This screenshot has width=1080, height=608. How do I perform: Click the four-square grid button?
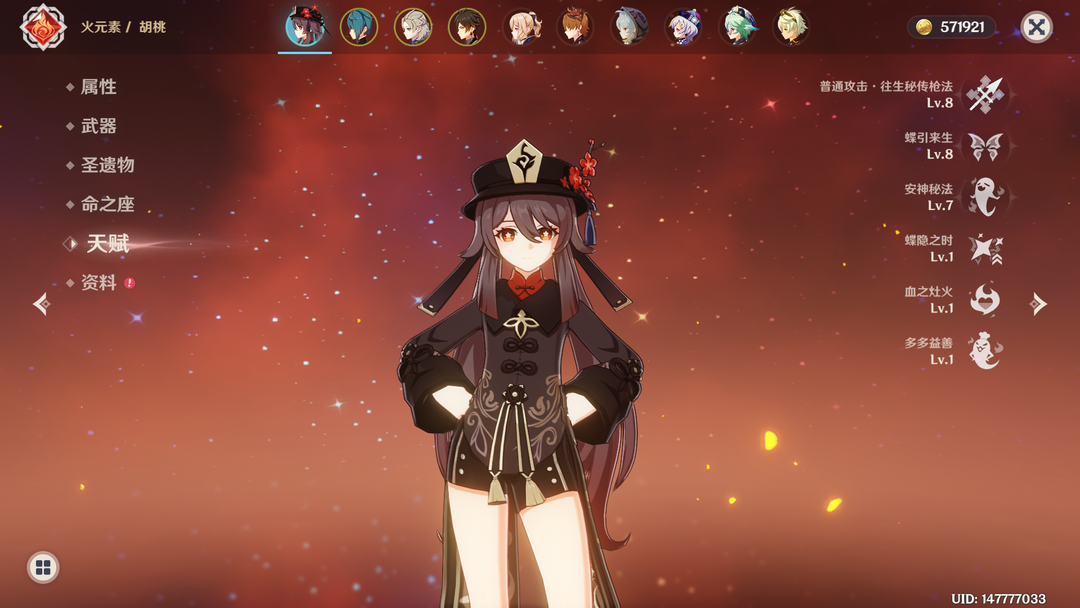(42, 568)
